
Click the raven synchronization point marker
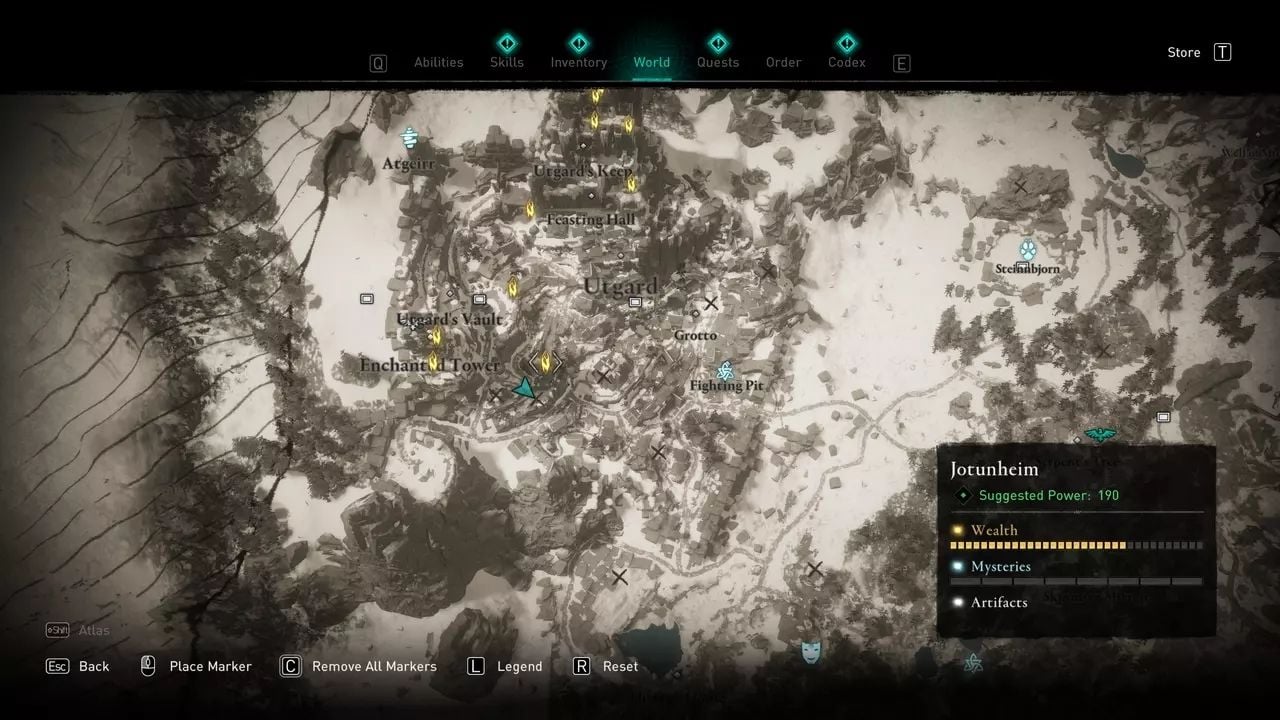pyautogui.click(x=1100, y=434)
